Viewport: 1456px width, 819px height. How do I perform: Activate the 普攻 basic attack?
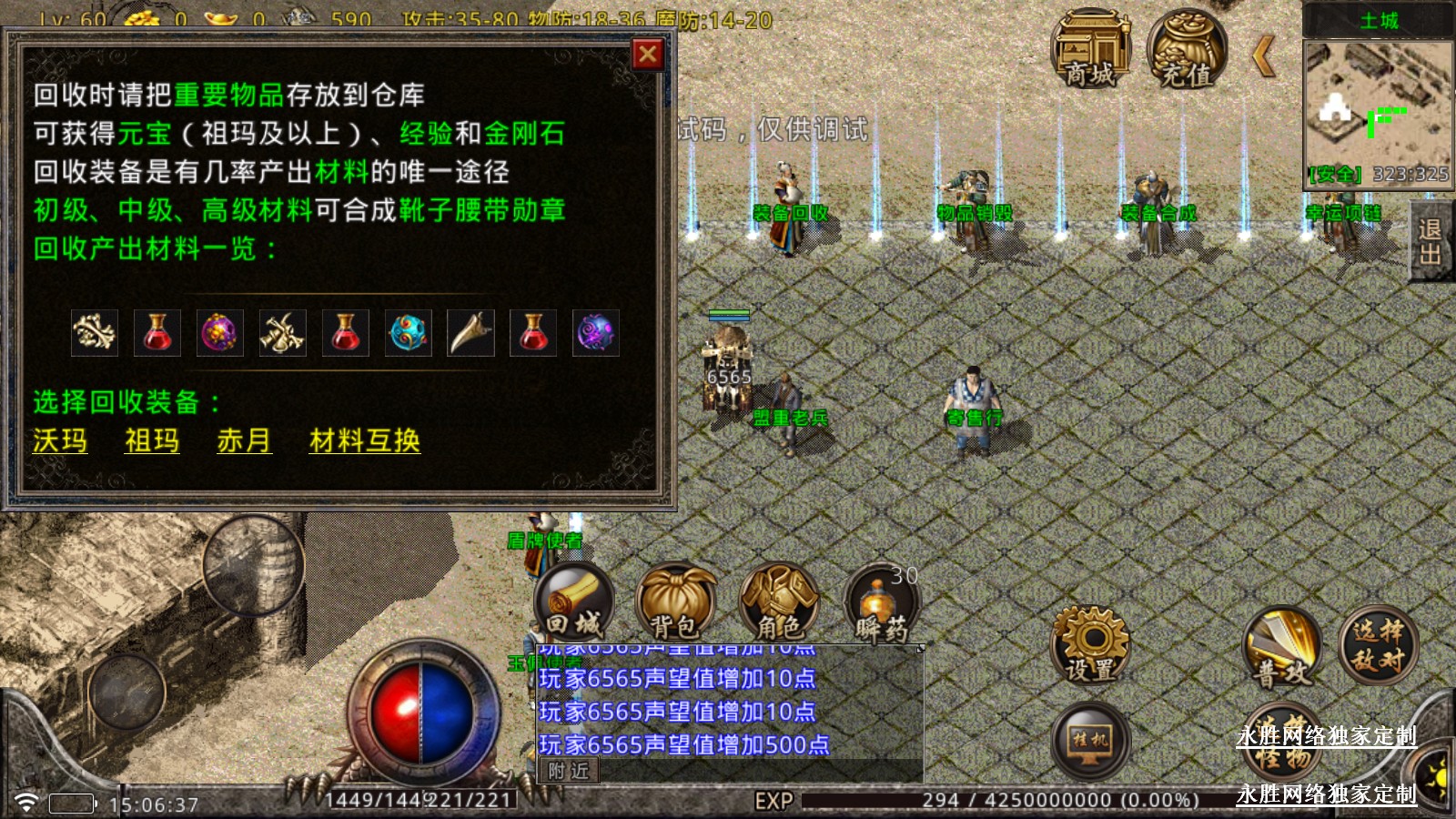[x=1283, y=648]
